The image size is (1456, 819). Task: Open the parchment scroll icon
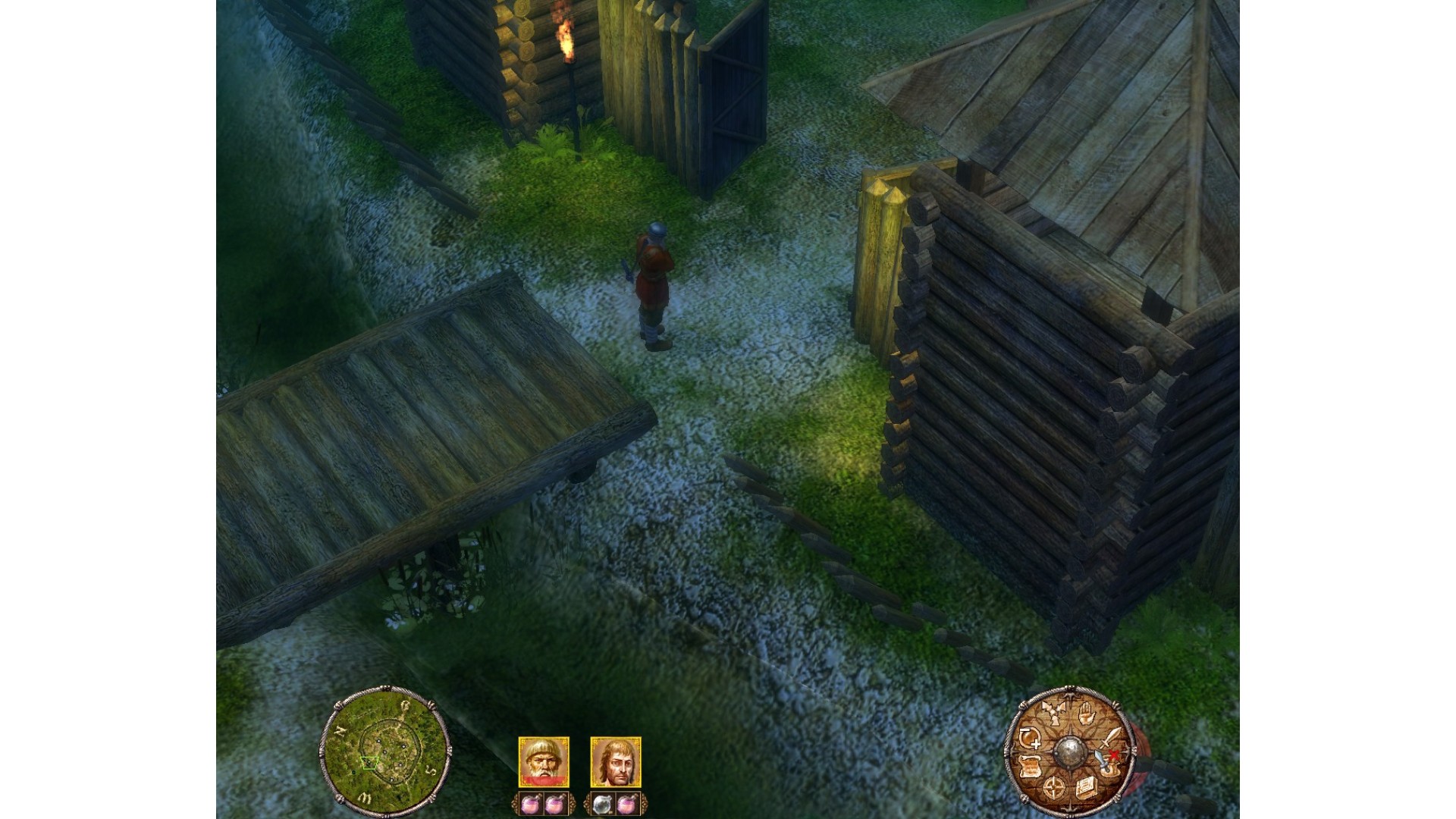tap(1030, 766)
